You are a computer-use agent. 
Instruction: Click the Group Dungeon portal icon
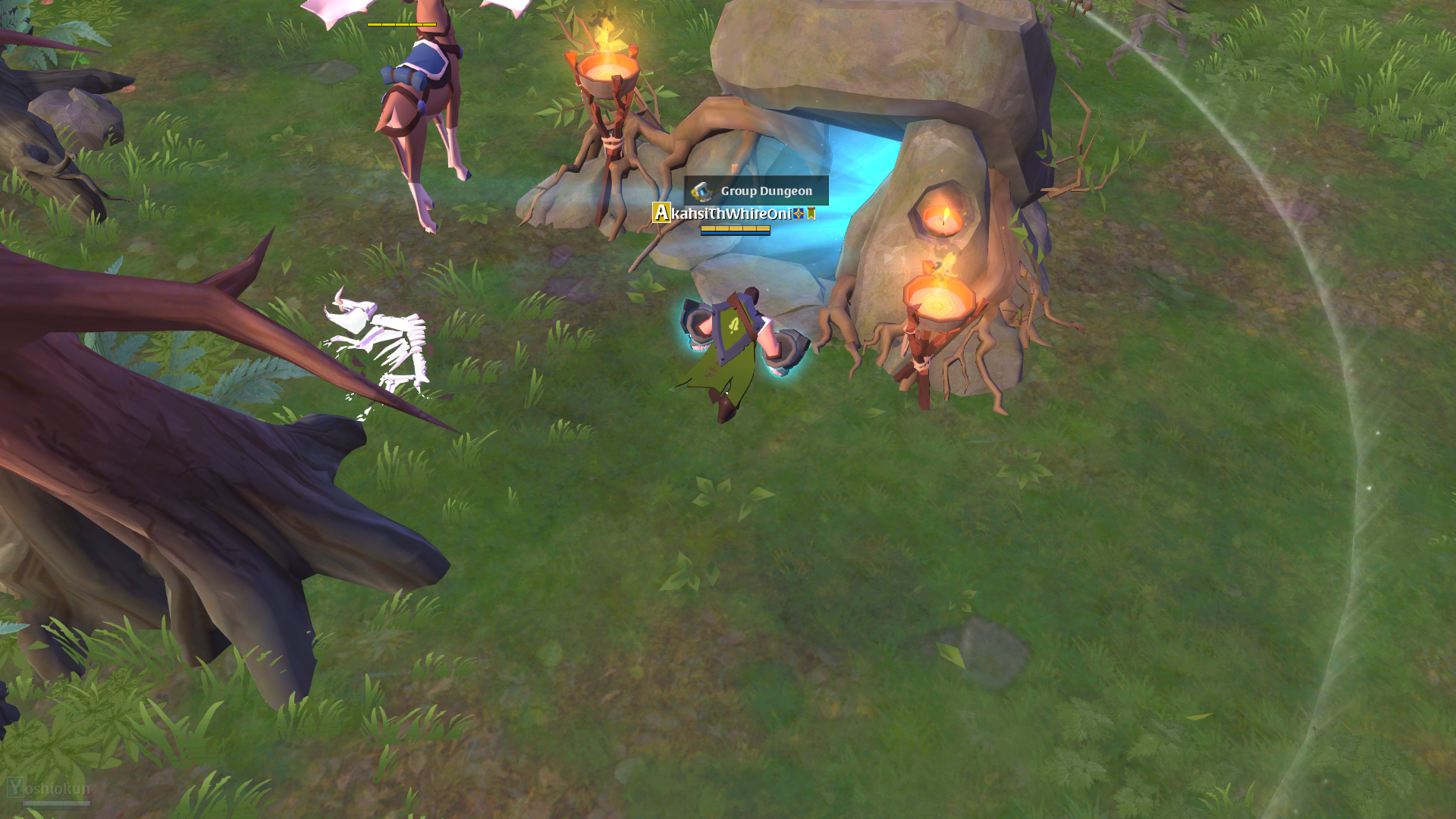point(702,192)
